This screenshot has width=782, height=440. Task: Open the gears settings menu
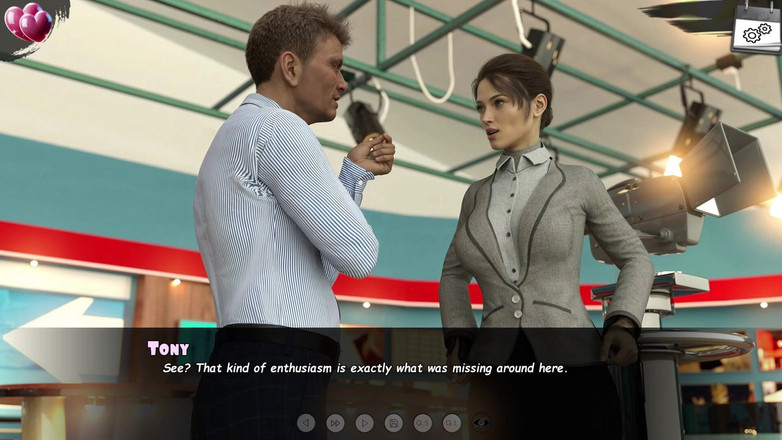757,31
